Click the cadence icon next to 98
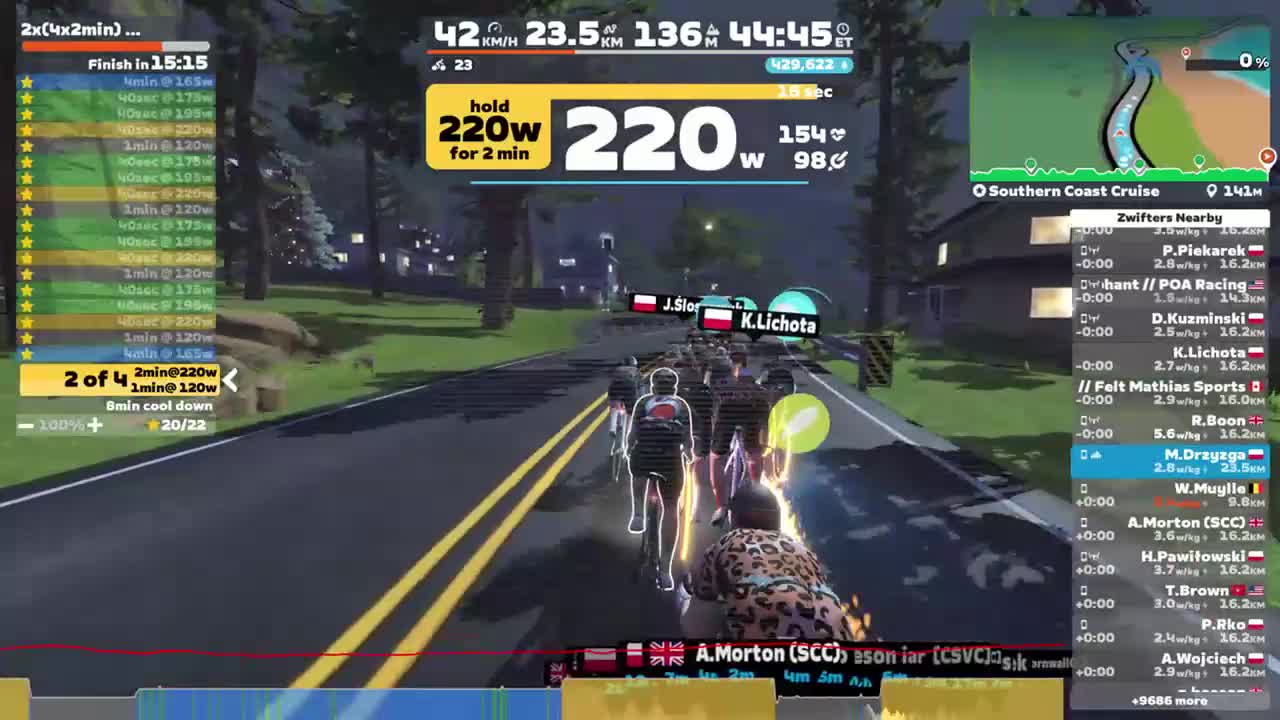This screenshot has width=1280, height=720. (x=839, y=162)
